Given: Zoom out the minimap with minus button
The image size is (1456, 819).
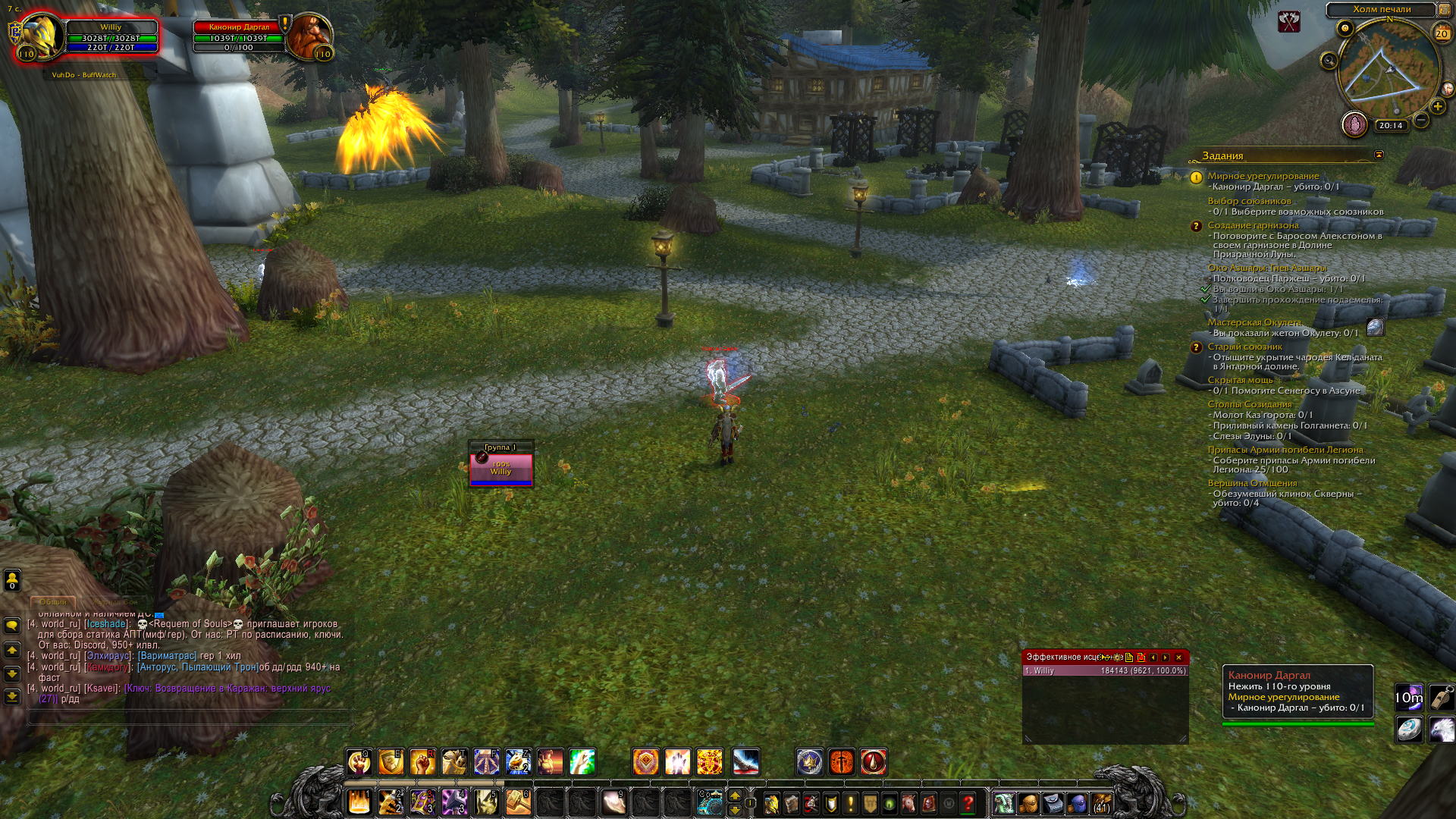Looking at the screenshot, I should point(1420,120).
